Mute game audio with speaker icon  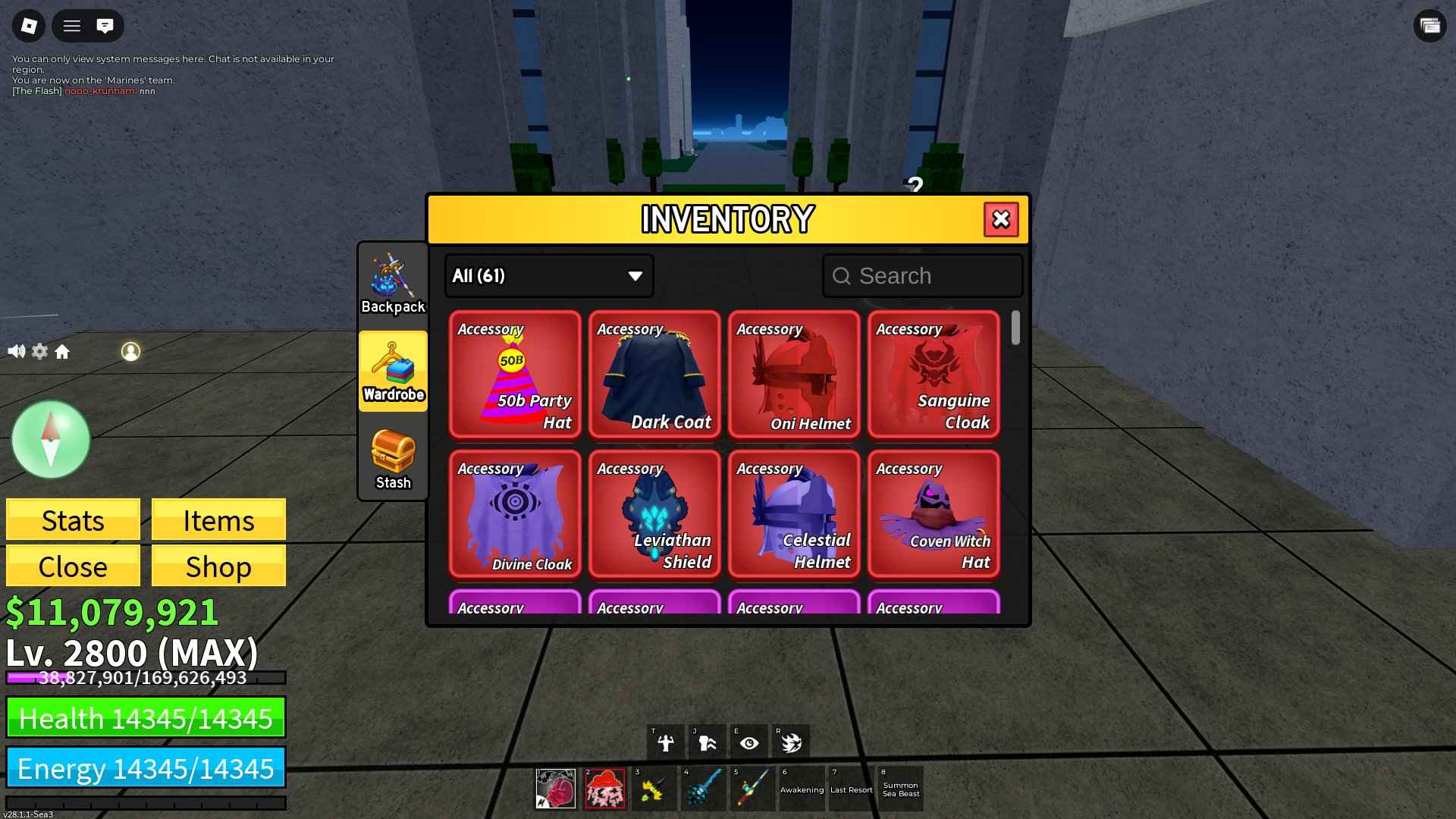pyautogui.click(x=16, y=351)
